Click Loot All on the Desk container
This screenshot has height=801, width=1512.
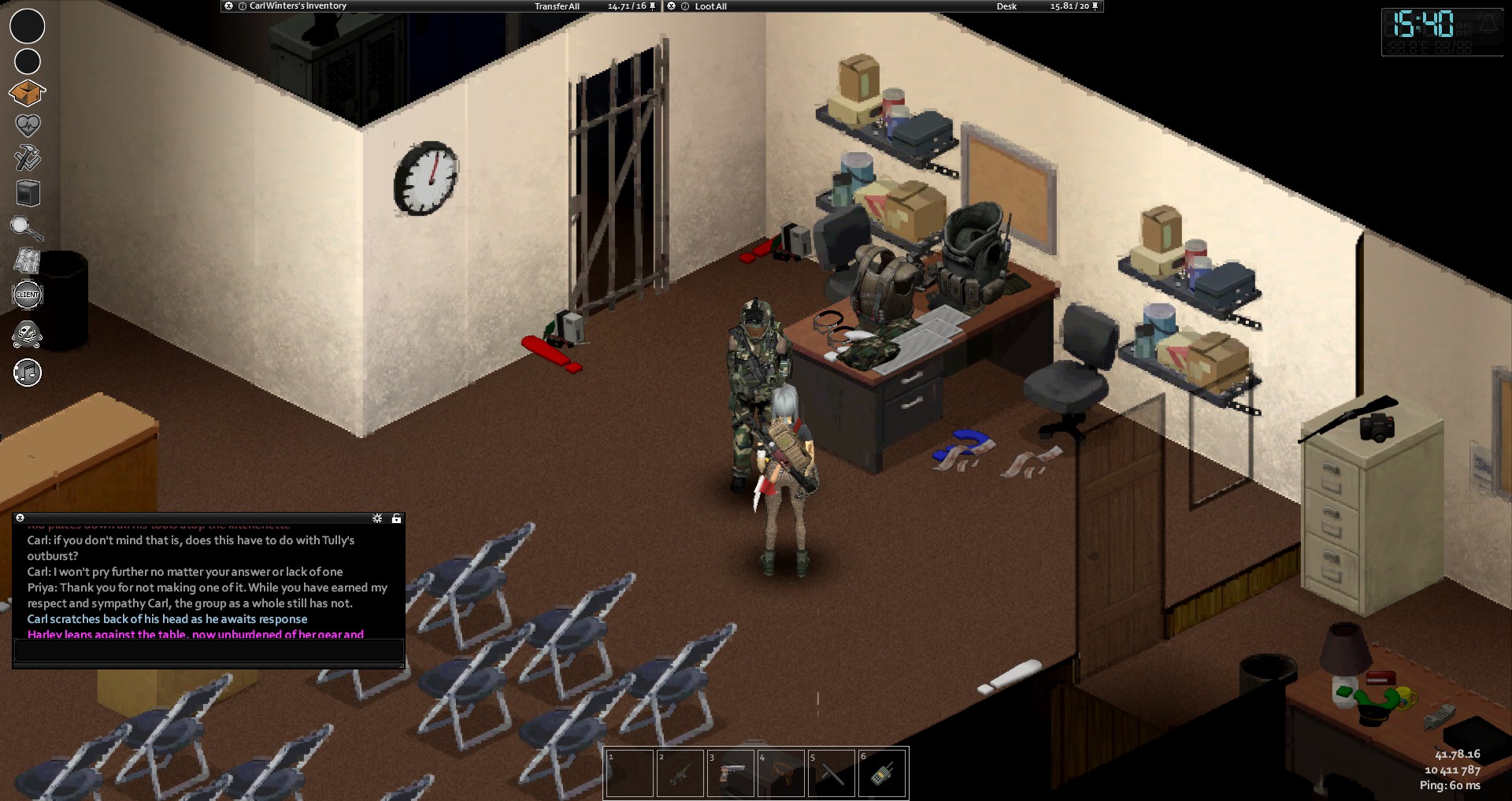coord(710,6)
